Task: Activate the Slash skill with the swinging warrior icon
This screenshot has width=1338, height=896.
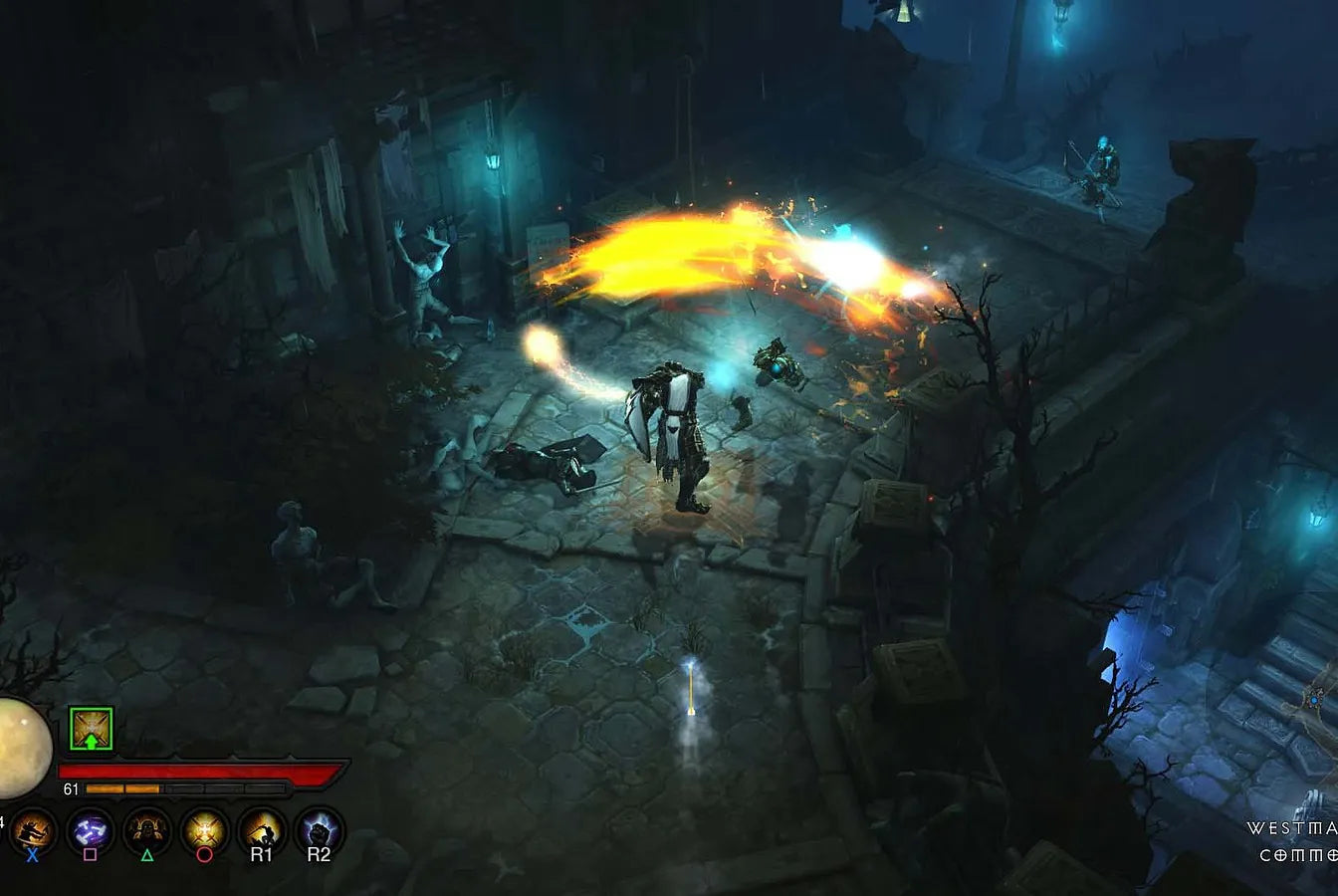Action: pos(33,828)
